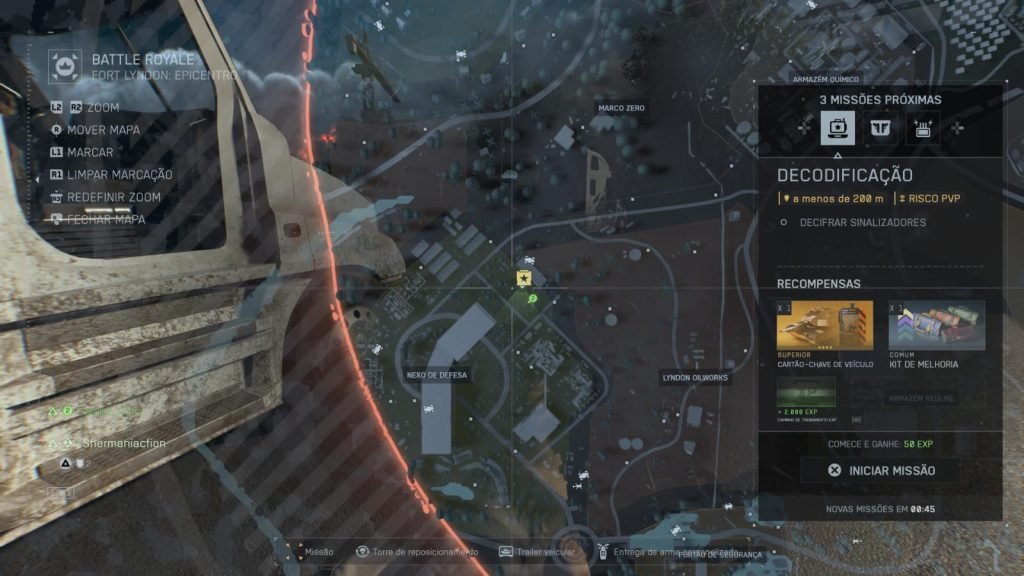Select Torre de reposicionamento in the legend
The width and height of the screenshot is (1024, 576).
(x=417, y=551)
